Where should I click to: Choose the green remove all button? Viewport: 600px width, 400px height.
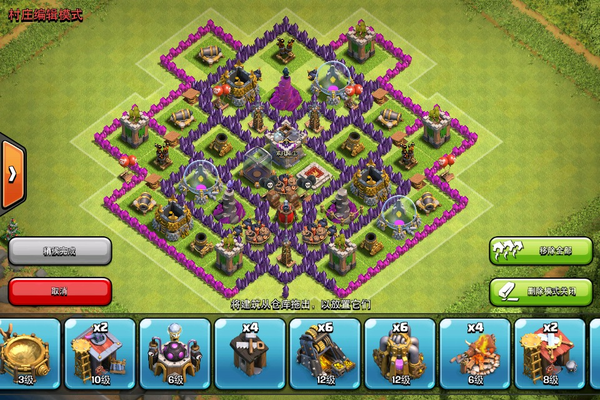pos(541,250)
